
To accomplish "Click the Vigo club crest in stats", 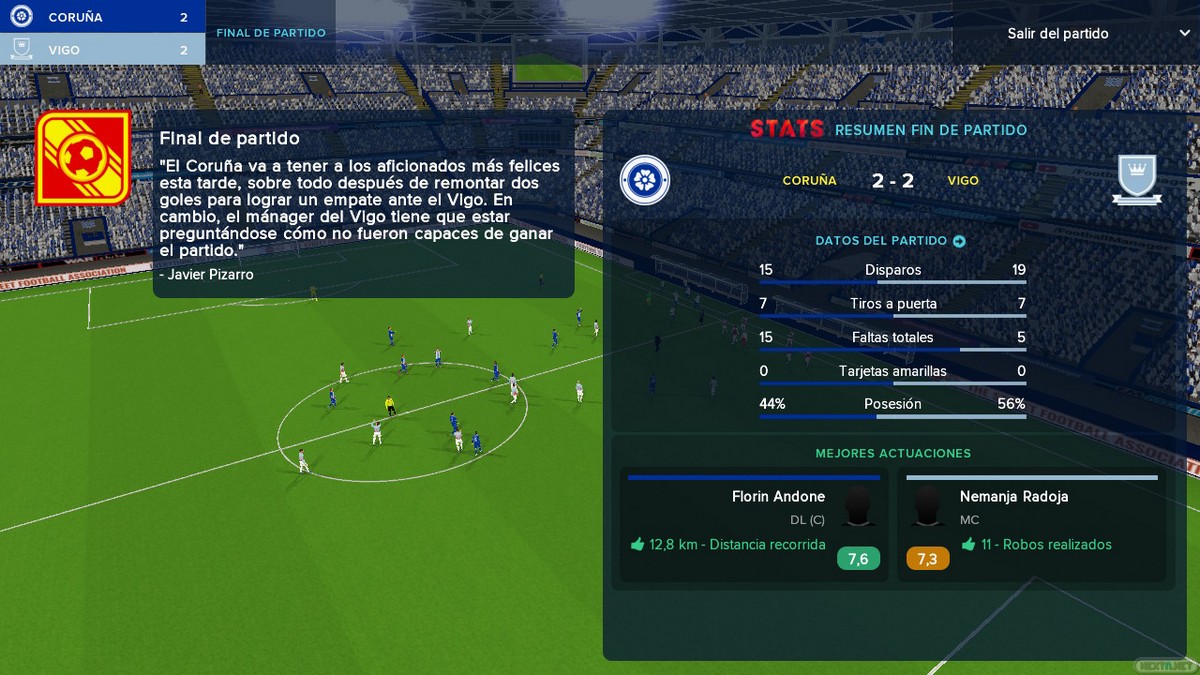I will (x=1137, y=181).
